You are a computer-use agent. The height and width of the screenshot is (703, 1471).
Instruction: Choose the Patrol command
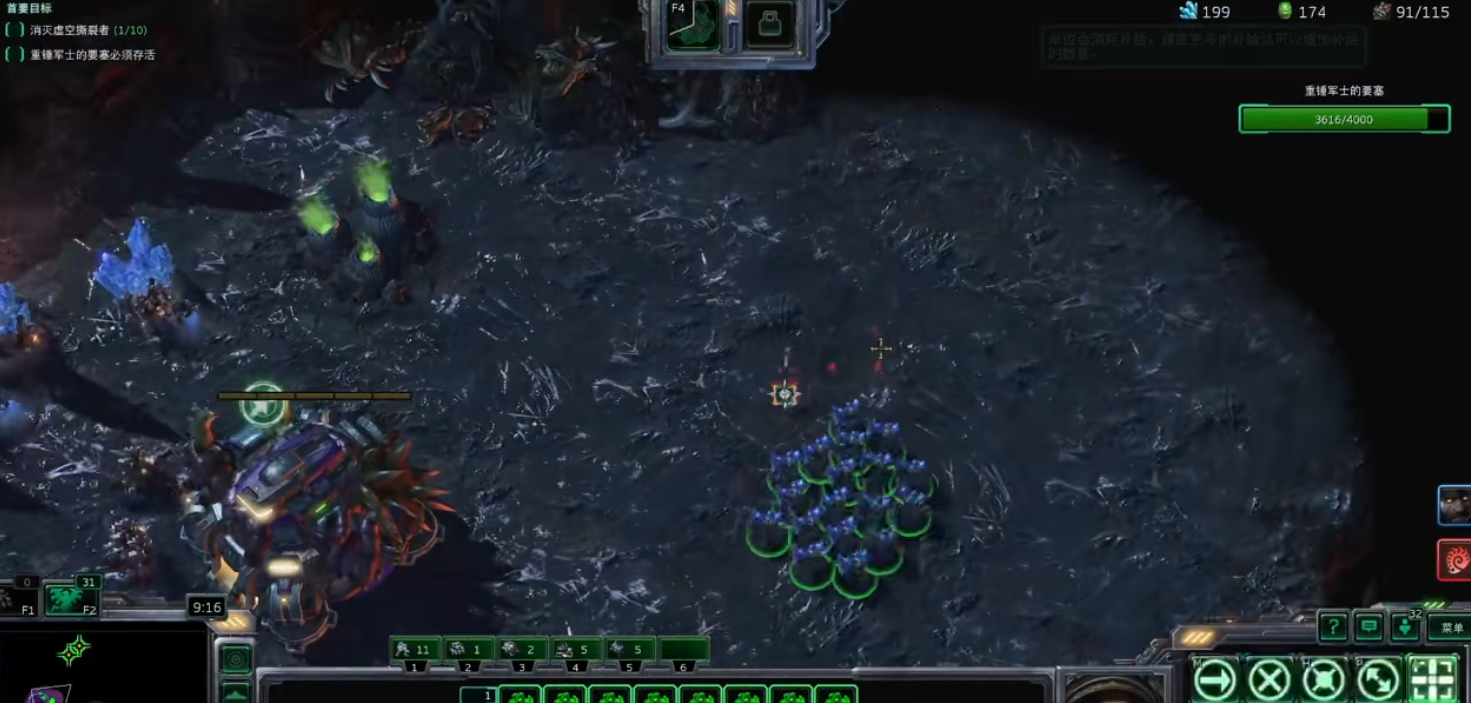1378,681
